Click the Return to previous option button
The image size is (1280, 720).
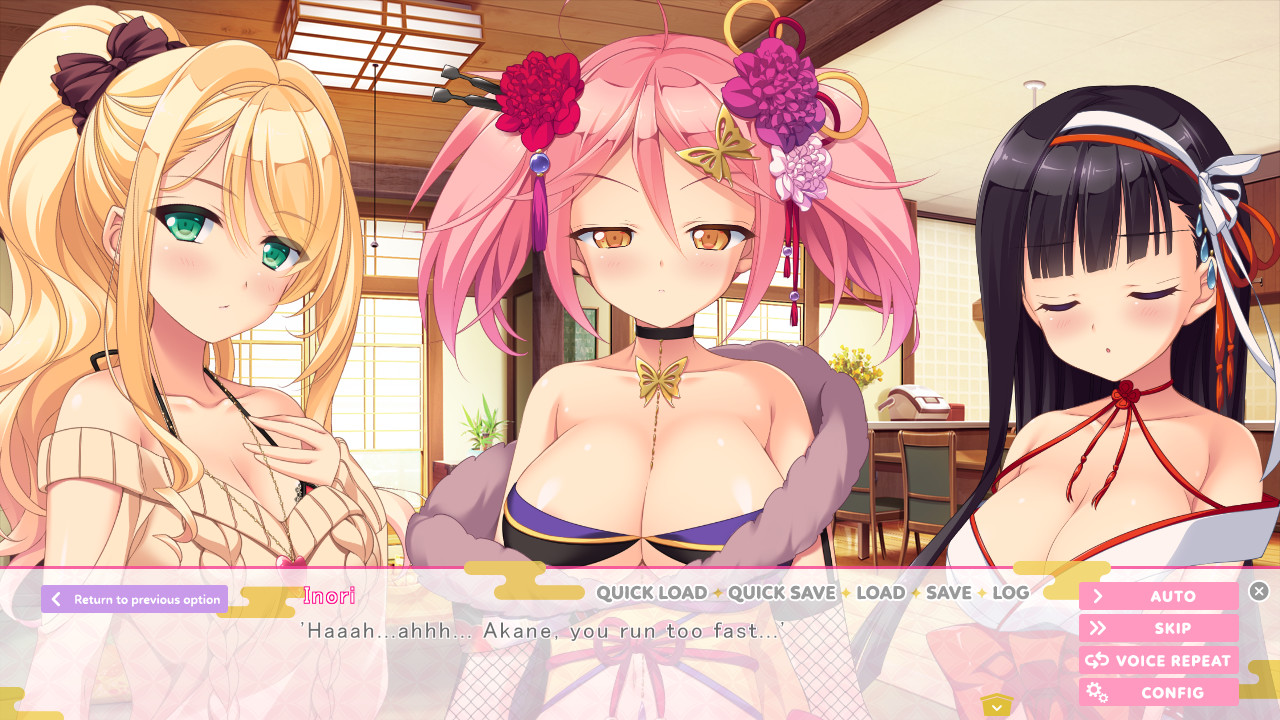[x=133, y=599]
